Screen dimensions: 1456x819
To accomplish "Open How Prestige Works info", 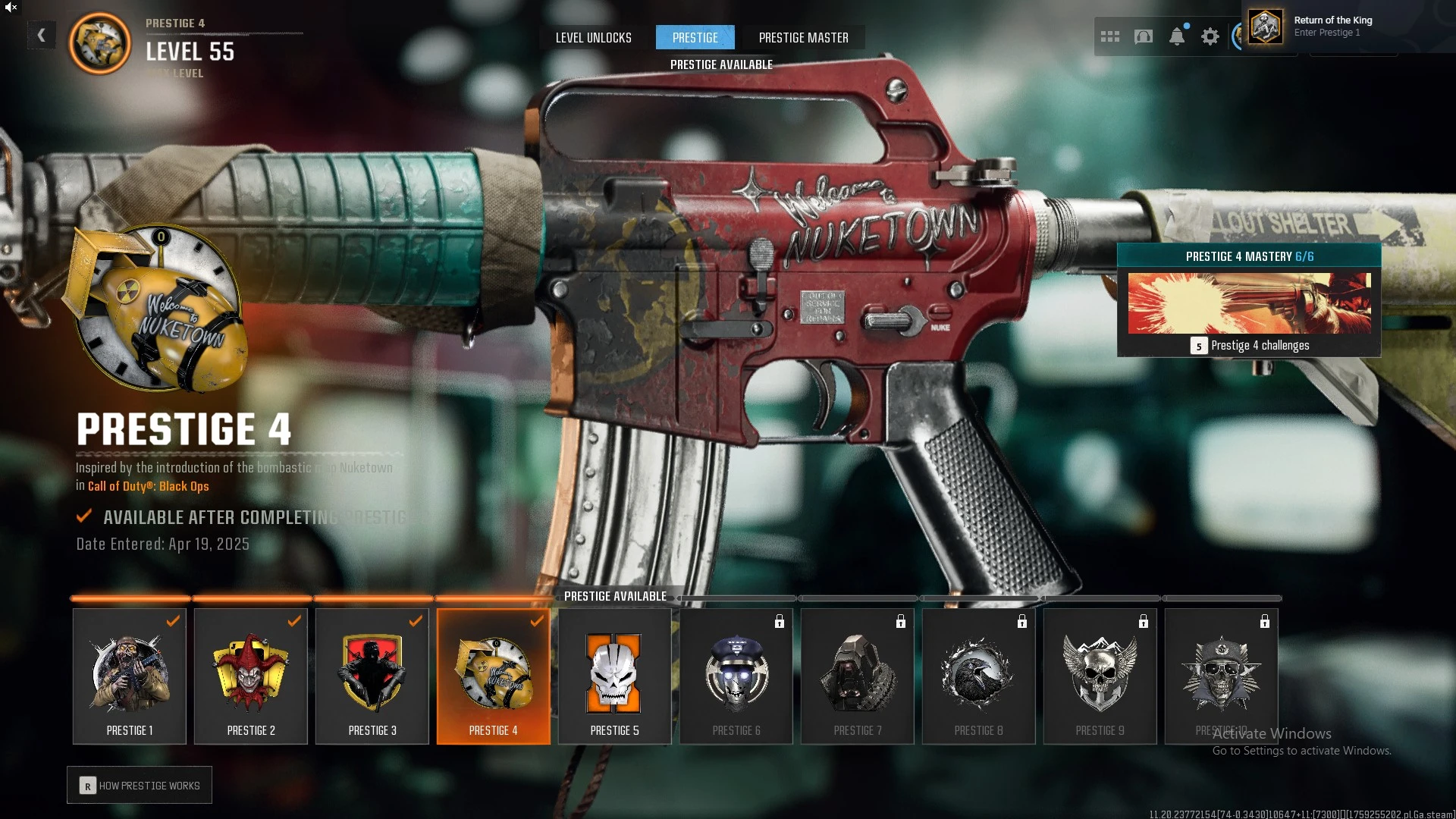I will (x=140, y=786).
